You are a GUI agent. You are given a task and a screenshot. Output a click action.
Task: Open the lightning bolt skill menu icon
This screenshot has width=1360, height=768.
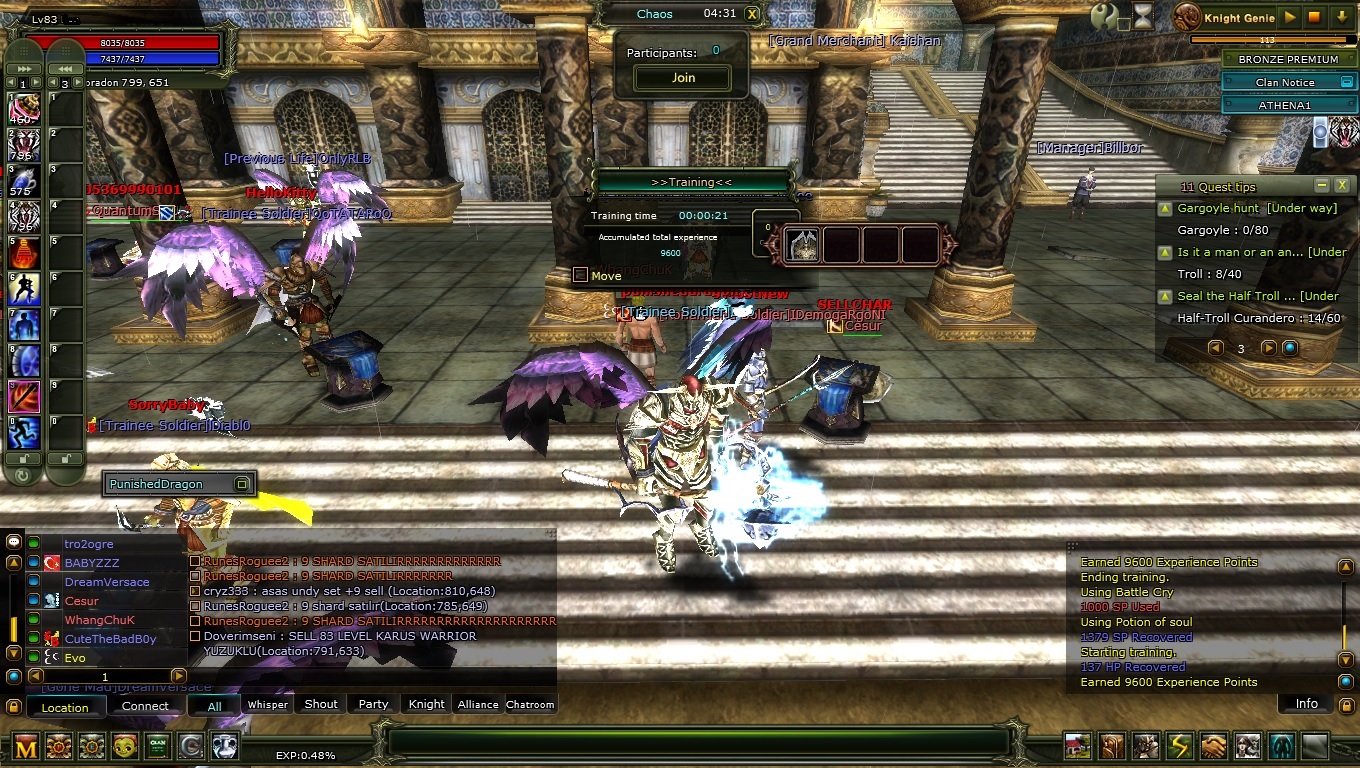[1180, 746]
